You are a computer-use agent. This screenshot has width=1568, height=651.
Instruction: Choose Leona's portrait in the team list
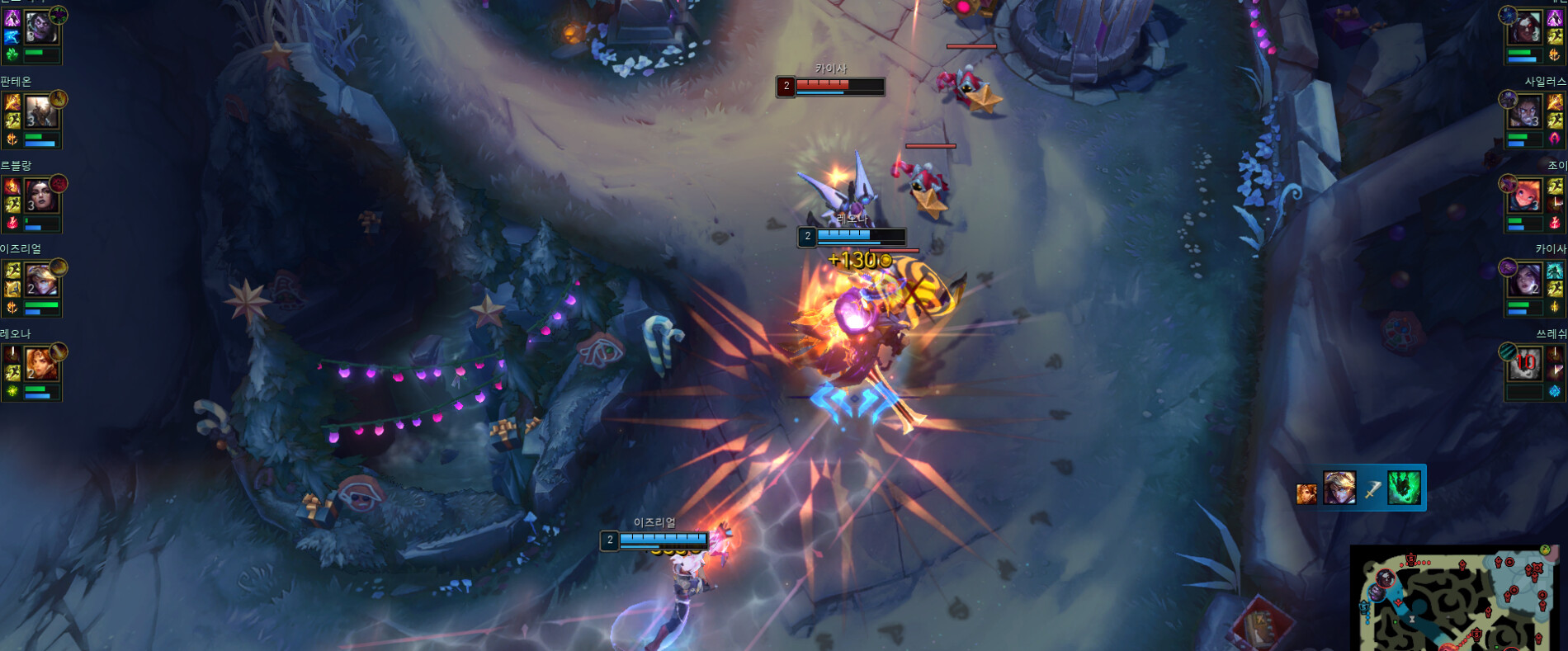coord(40,365)
